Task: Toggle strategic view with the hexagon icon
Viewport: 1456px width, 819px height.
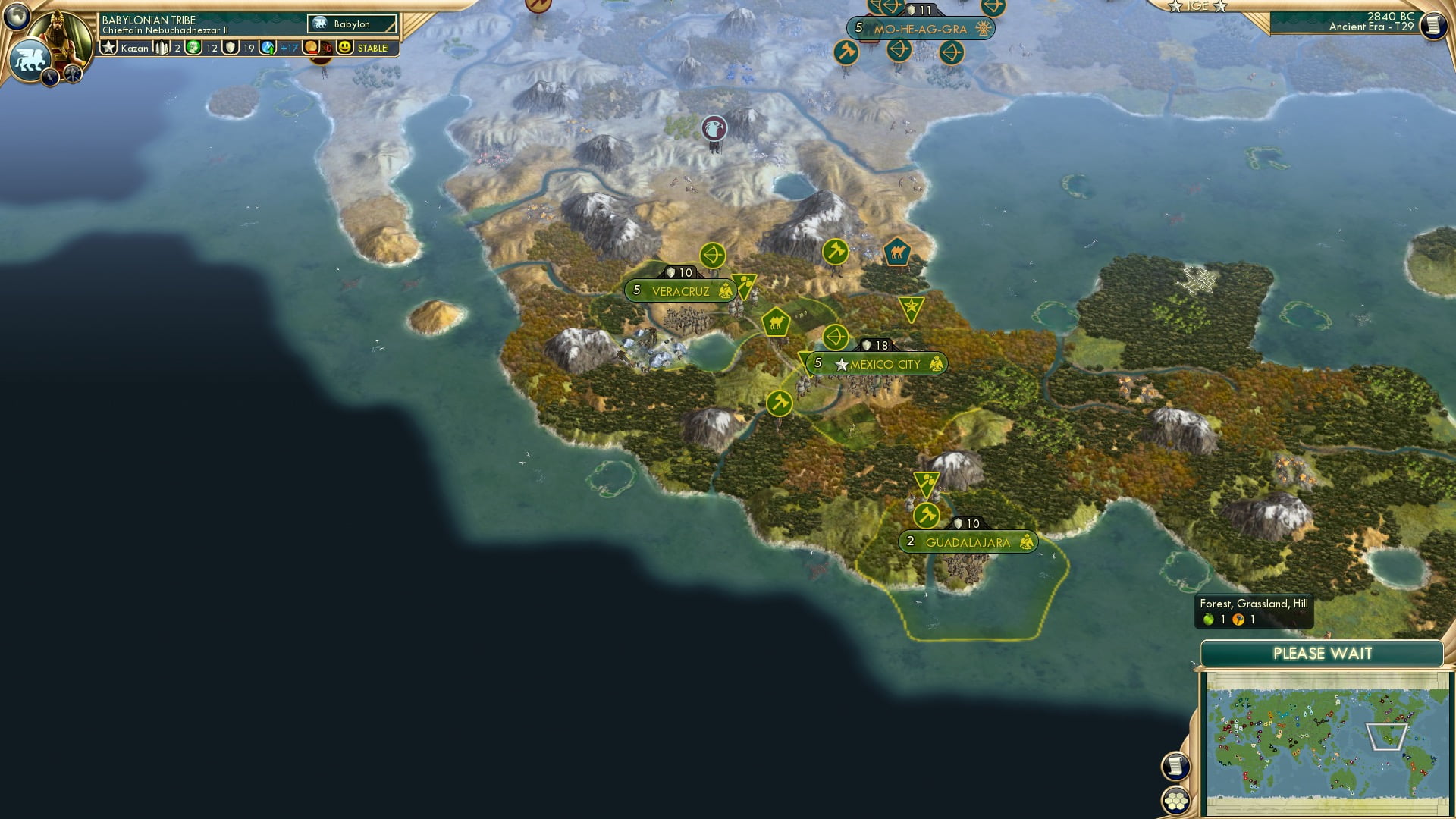Action: point(1176,802)
